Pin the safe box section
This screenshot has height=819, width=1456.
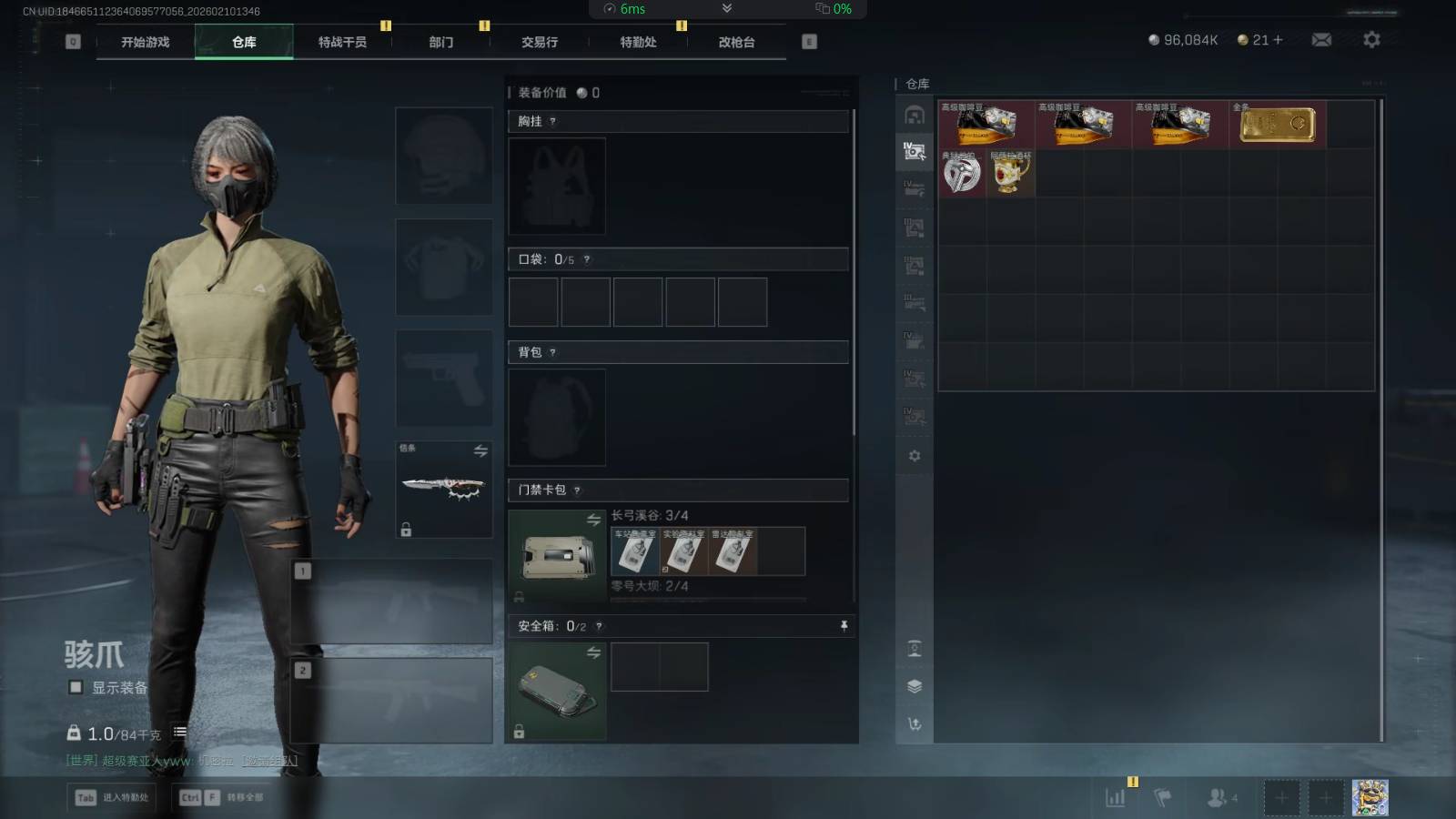[x=844, y=626]
